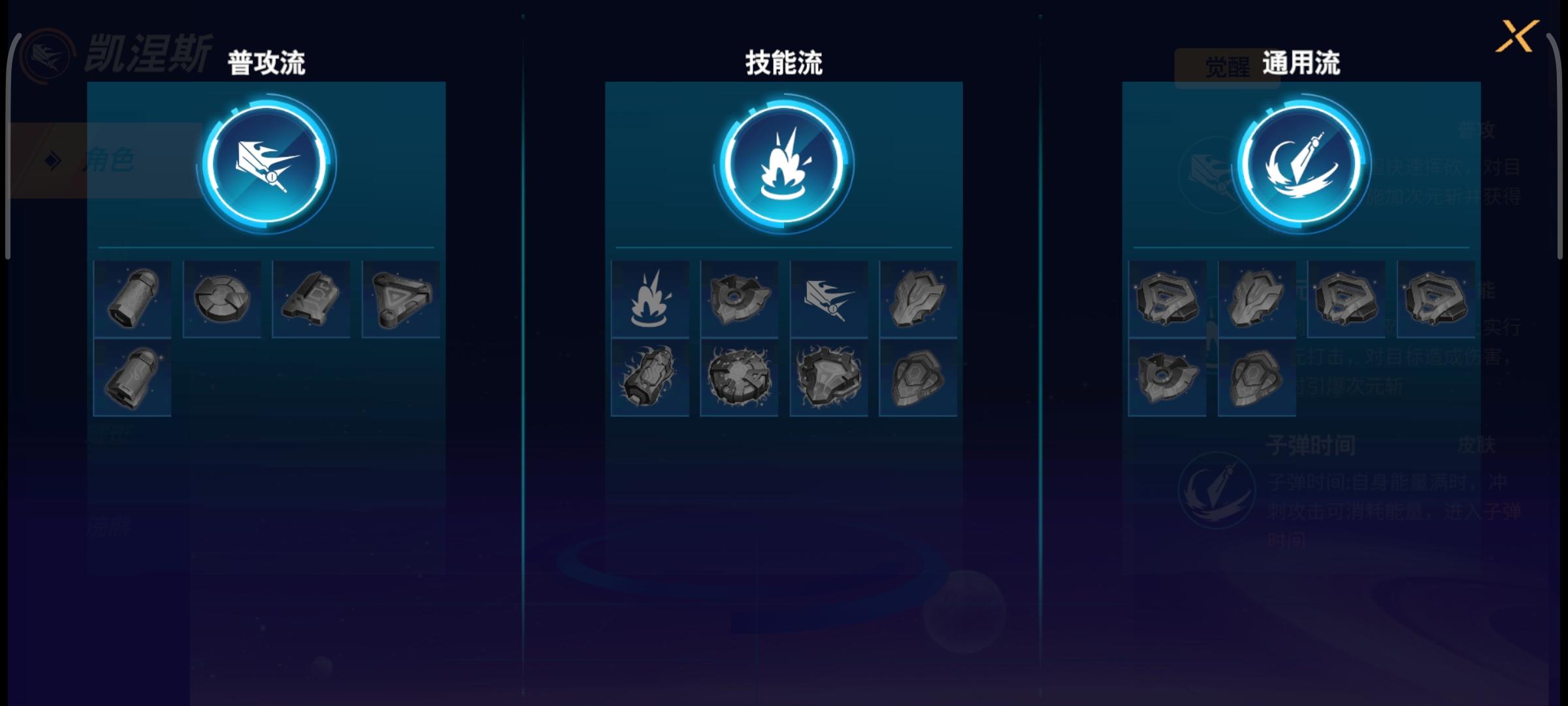The width and height of the screenshot is (1568, 706).
Task: Click the first hexagonal module under 通用流
Action: (x=1167, y=299)
